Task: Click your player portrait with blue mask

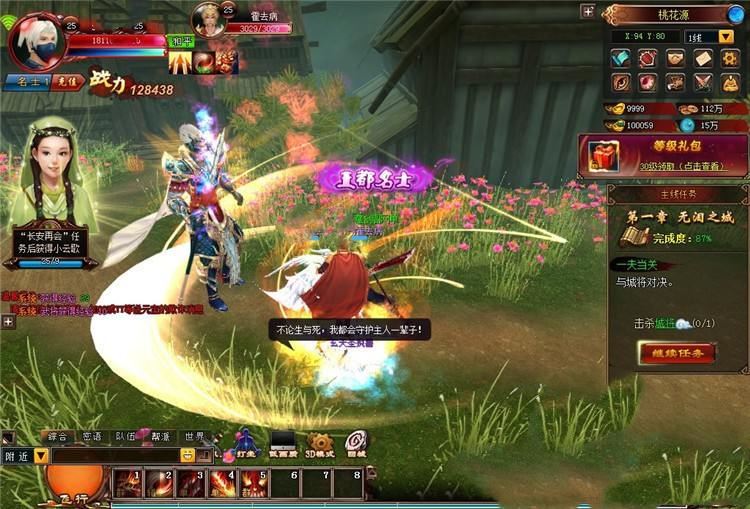Action: click(x=36, y=42)
